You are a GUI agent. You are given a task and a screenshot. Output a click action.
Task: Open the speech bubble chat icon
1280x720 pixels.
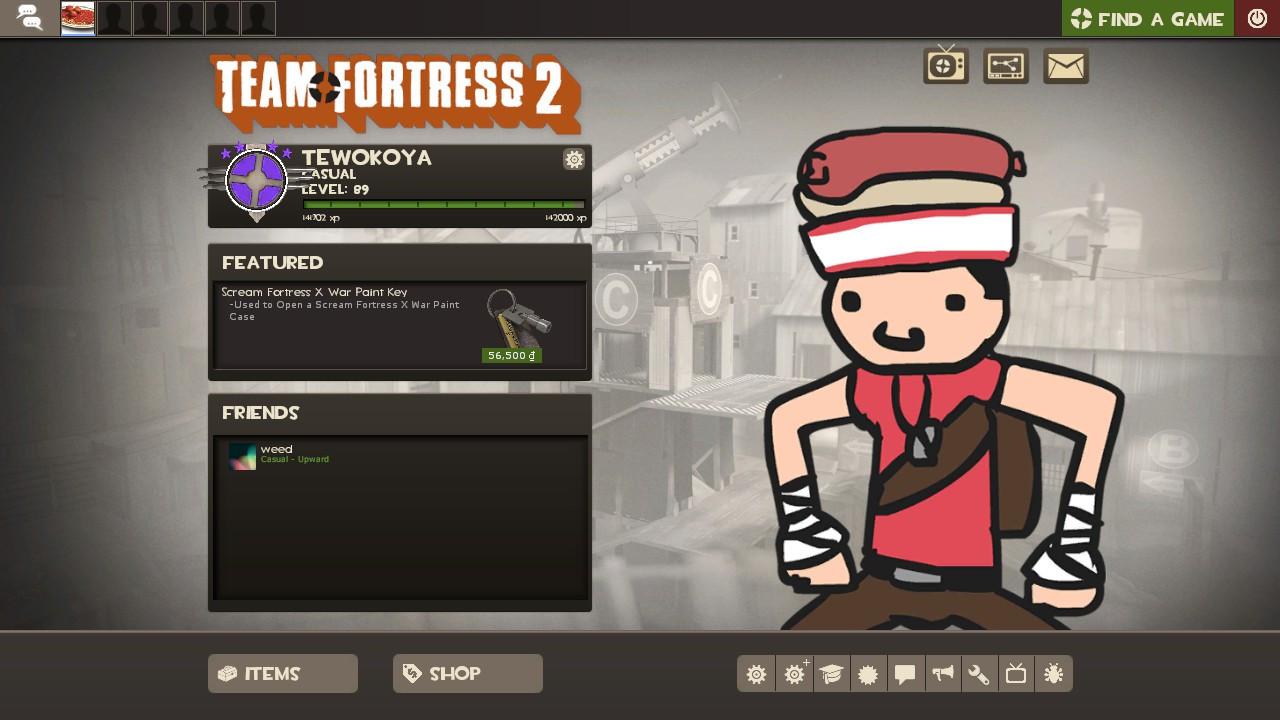click(905, 673)
